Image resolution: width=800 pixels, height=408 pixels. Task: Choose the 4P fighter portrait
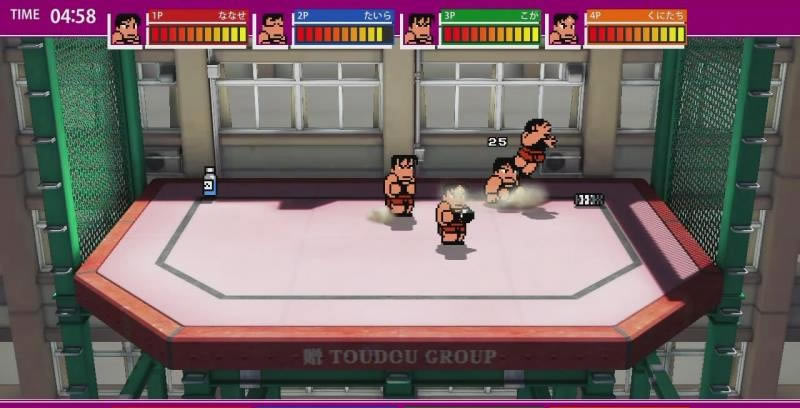565,29
